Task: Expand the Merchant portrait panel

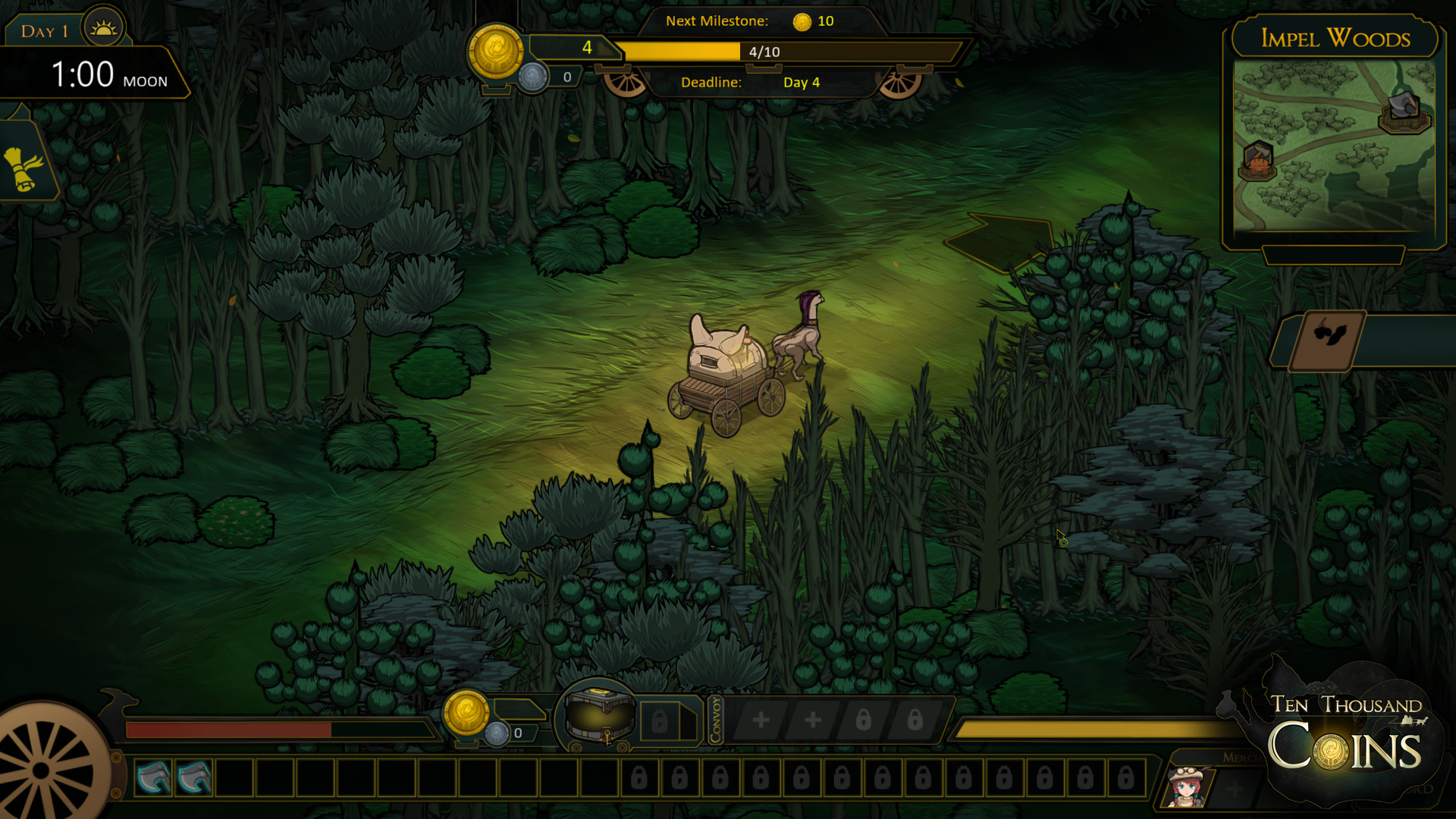Action: tap(1244, 758)
